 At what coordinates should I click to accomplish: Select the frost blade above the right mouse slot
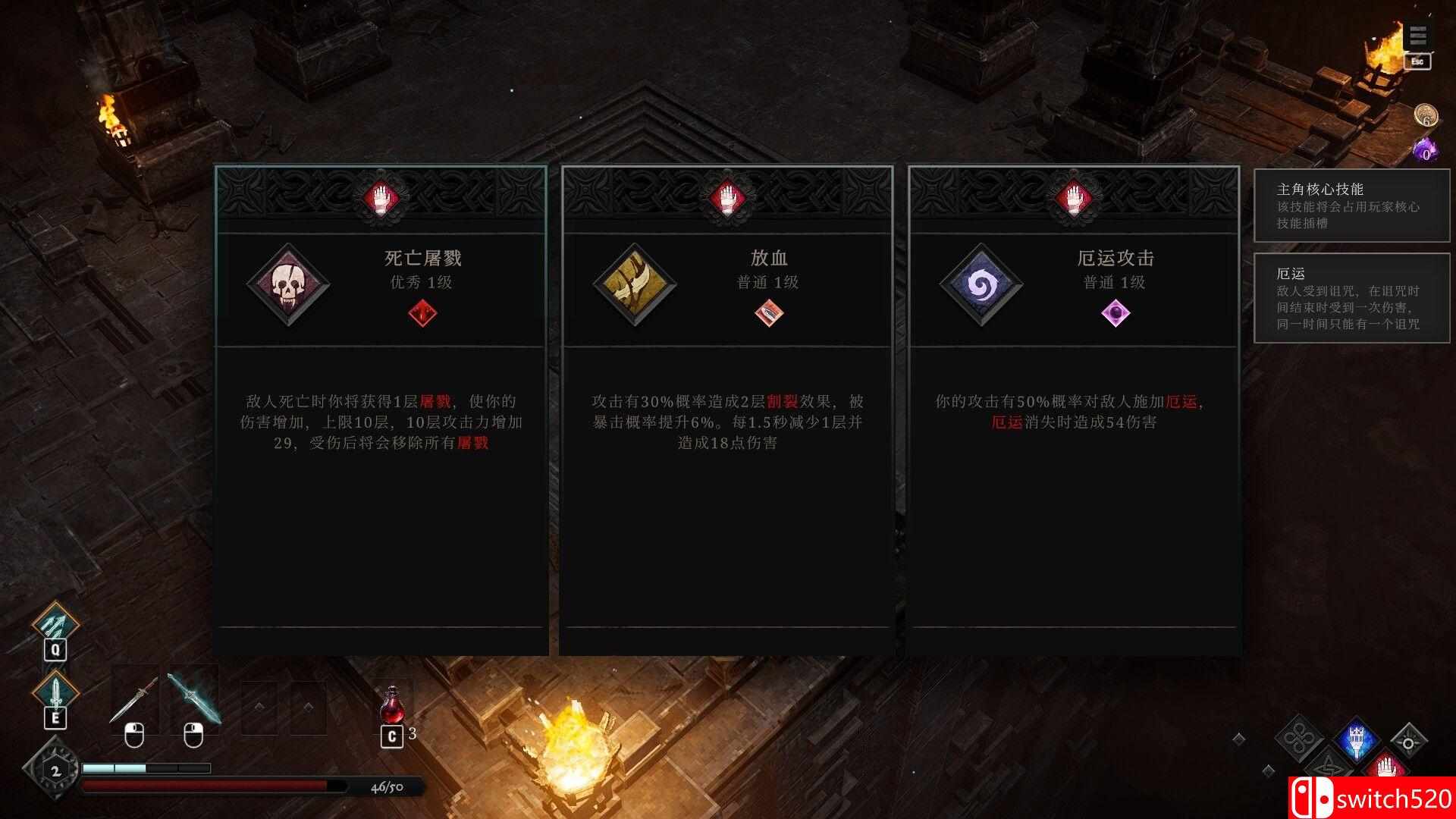[x=194, y=696]
